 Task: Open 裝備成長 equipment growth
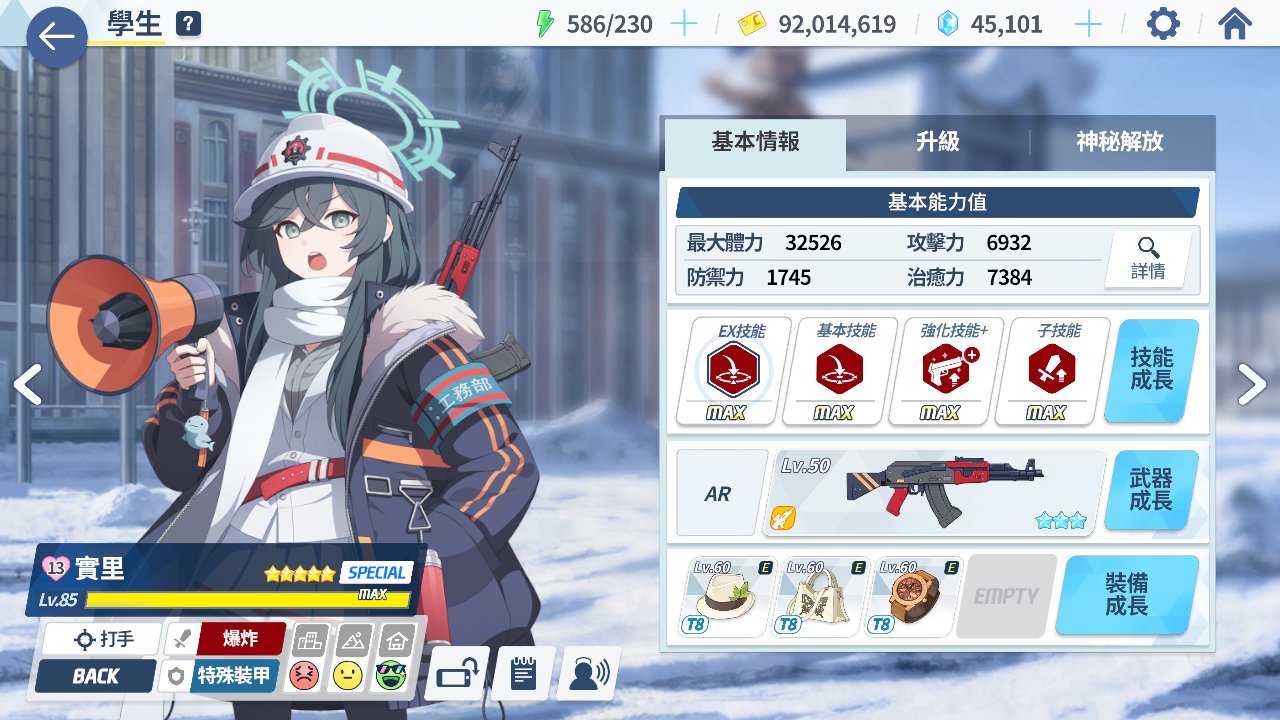pyautogui.click(x=1126, y=595)
